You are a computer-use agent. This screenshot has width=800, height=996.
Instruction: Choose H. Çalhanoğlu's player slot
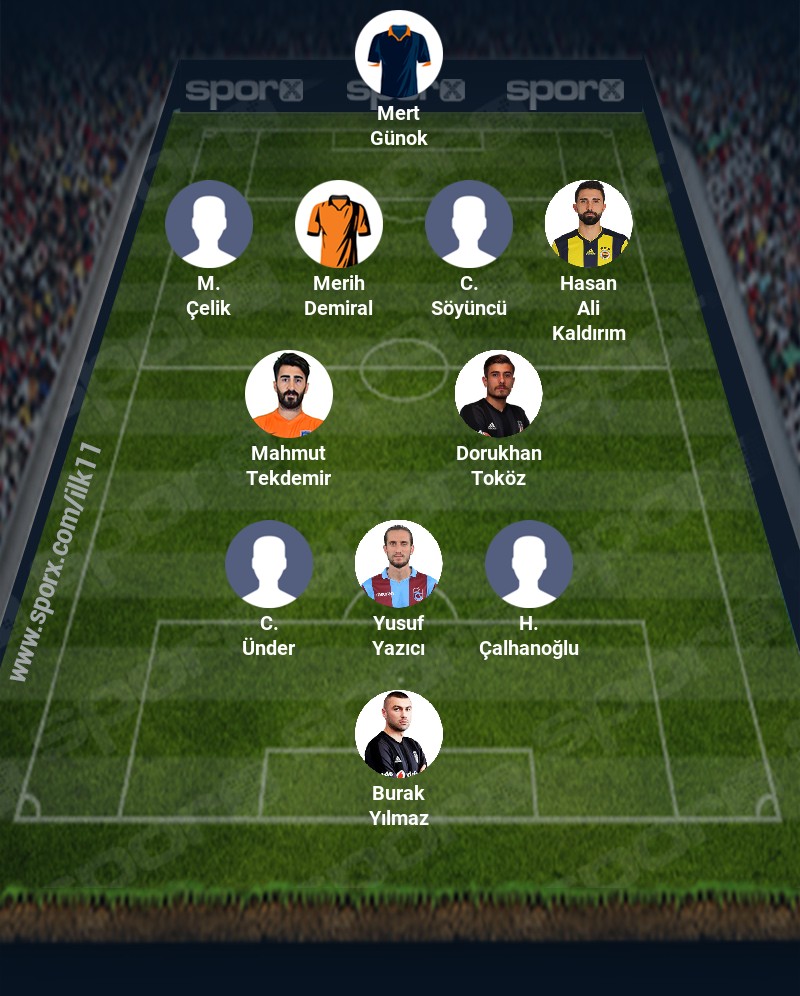coord(529,564)
